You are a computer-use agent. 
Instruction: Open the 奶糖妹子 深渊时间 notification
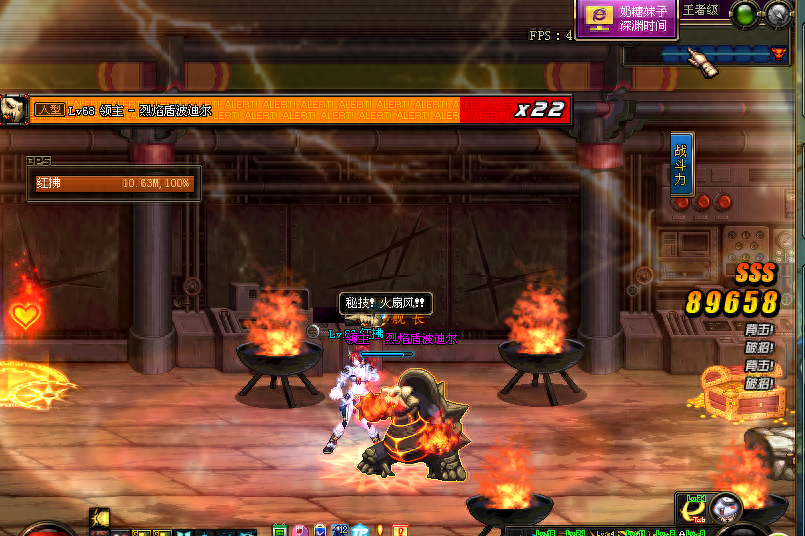[627, 18]
